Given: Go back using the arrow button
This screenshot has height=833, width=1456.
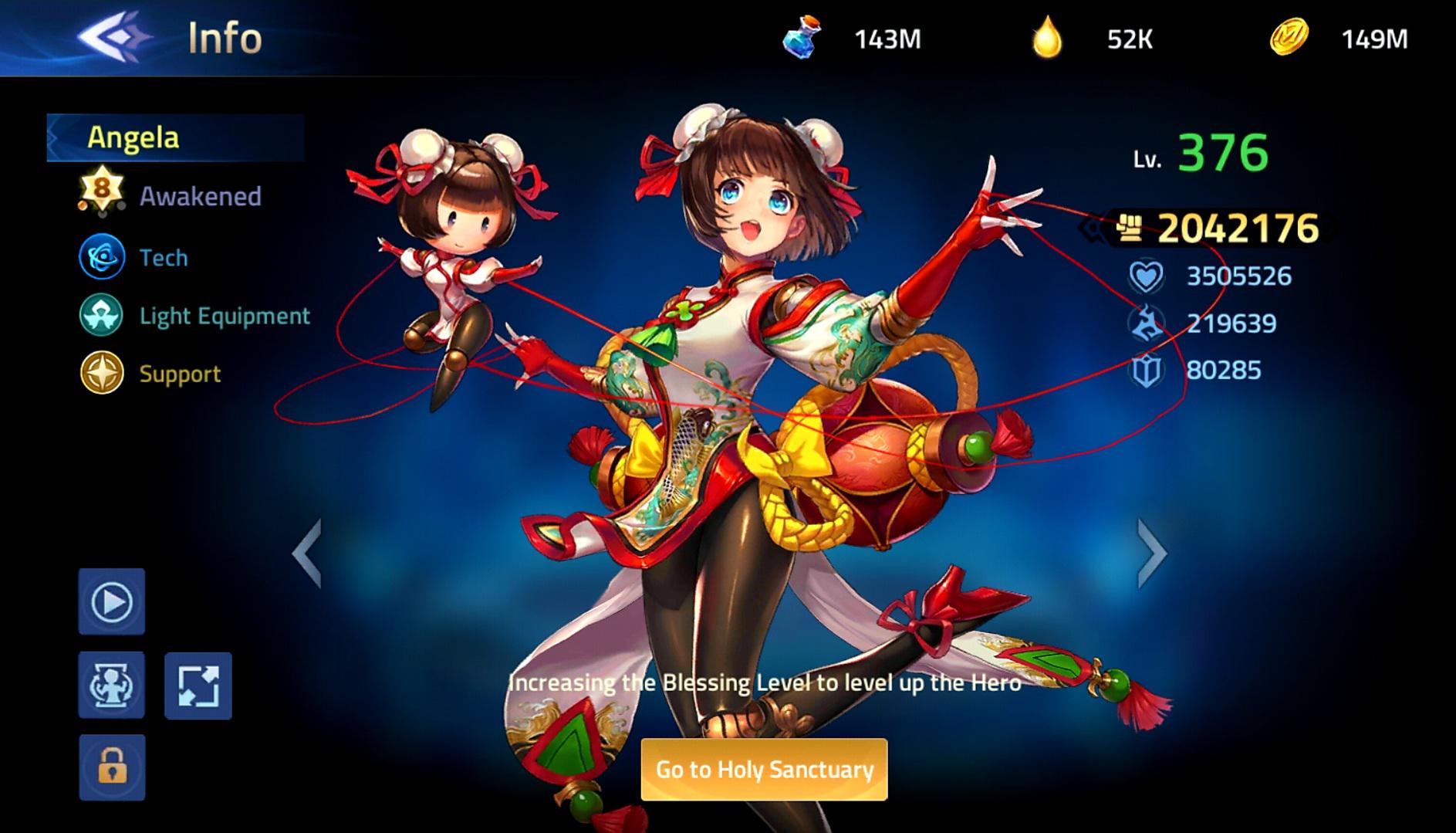Looking at the screenshot, I should (114, 36).
